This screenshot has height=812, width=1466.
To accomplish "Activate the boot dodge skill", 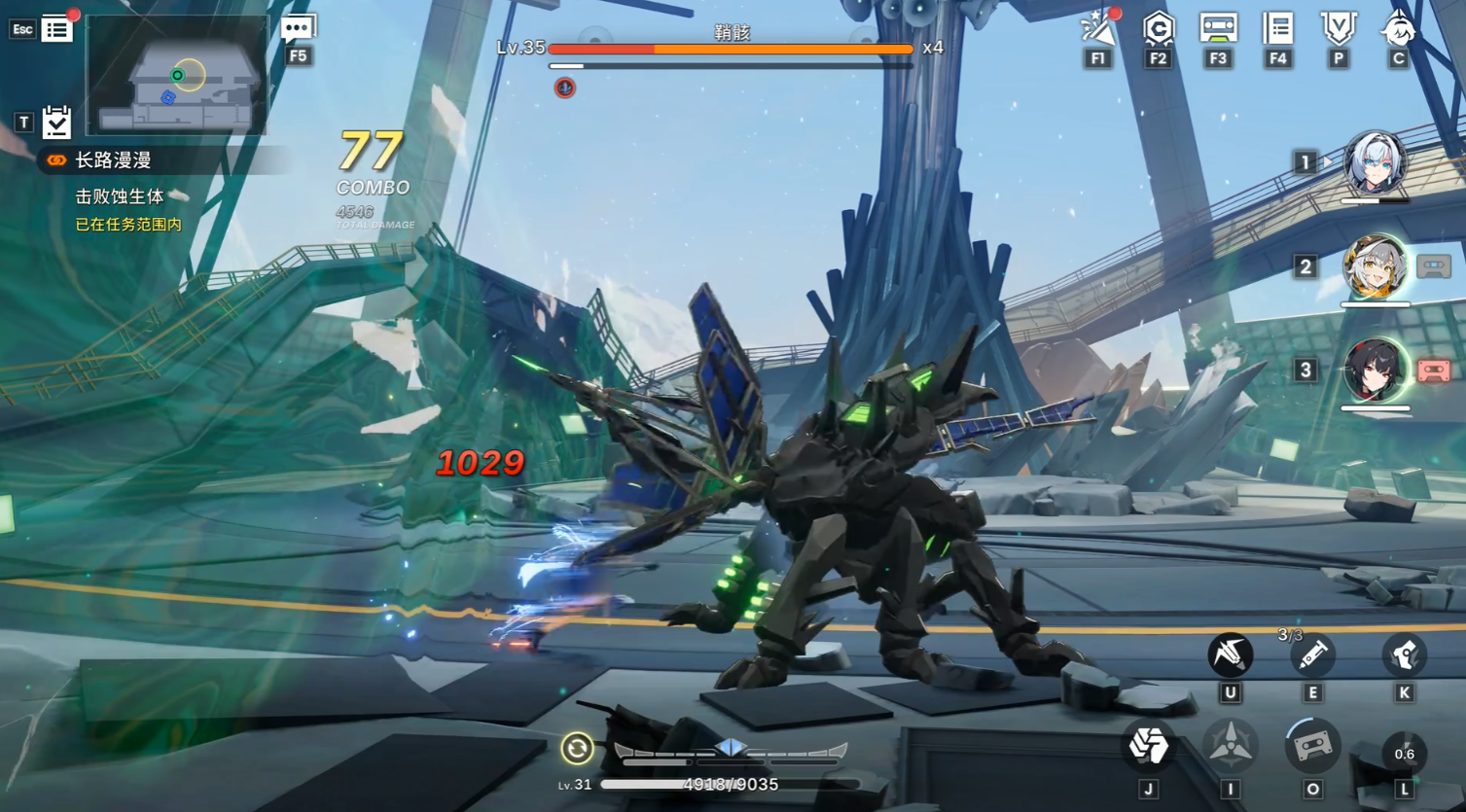I will pyautogui.click(x=1404, y=654).
